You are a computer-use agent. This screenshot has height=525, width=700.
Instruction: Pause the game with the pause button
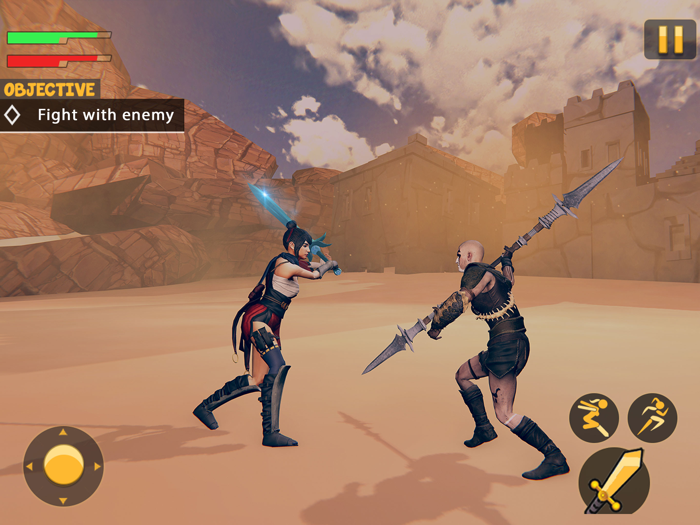coord(669,40)
